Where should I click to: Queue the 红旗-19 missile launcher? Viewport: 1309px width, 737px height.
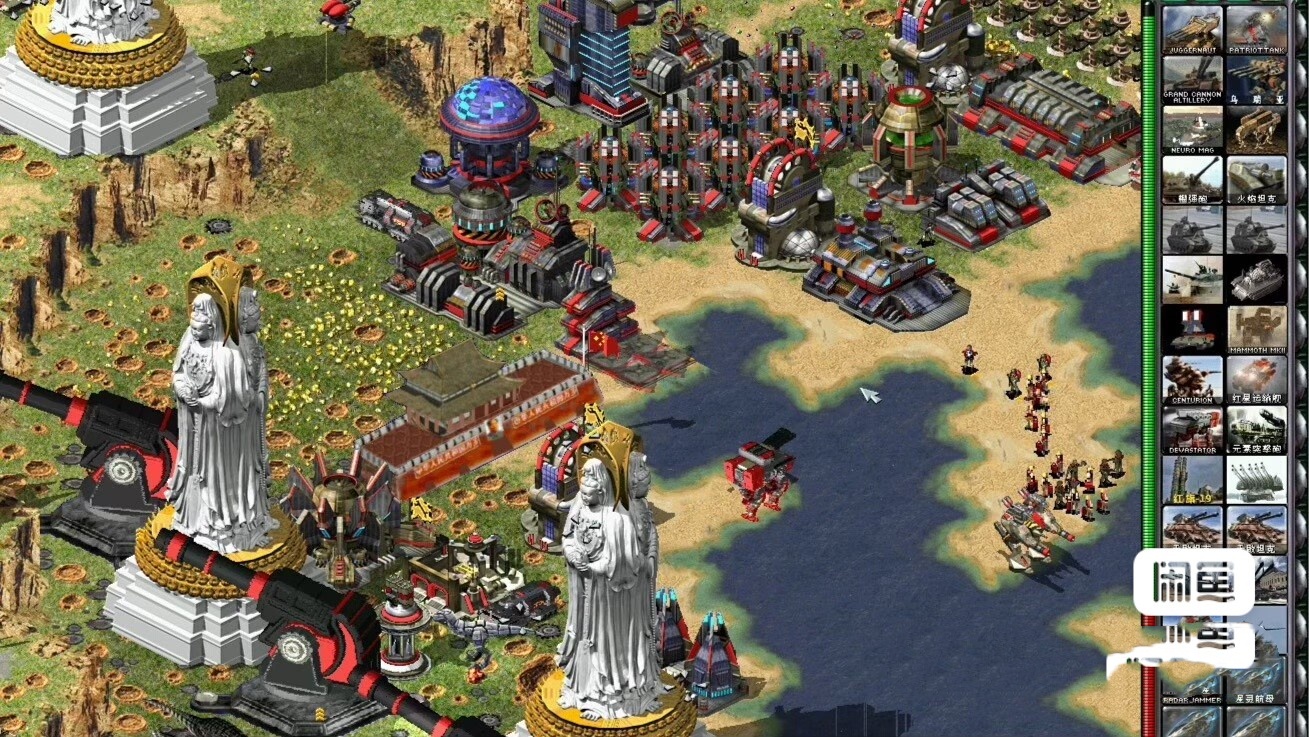pyautogui.click(x=1192, y=480)
